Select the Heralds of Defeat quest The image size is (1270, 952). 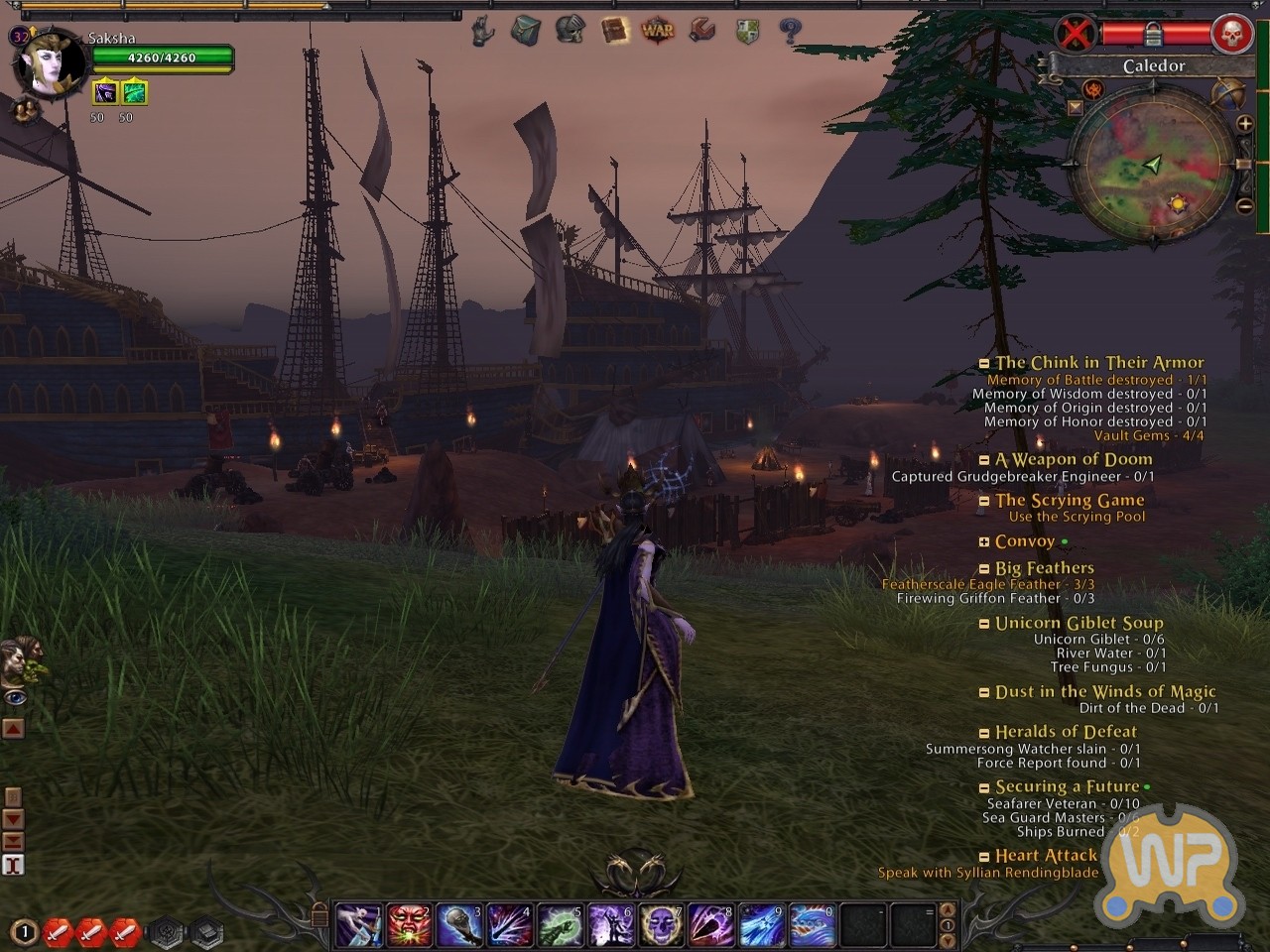pyautogui.click(x=1066, y=732)
